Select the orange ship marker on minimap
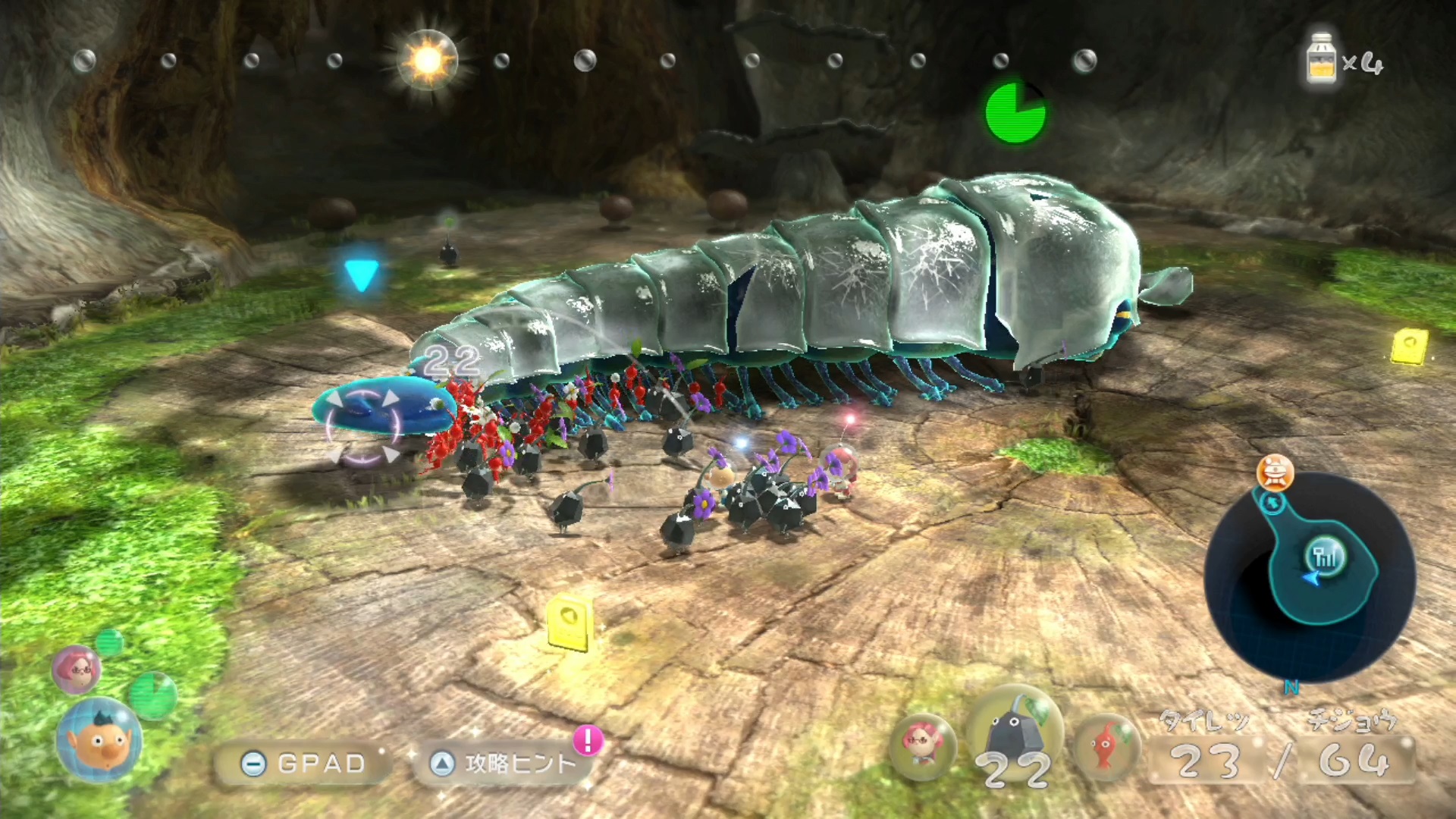This screenshot has width=1456, height=819. (1275, 473)
